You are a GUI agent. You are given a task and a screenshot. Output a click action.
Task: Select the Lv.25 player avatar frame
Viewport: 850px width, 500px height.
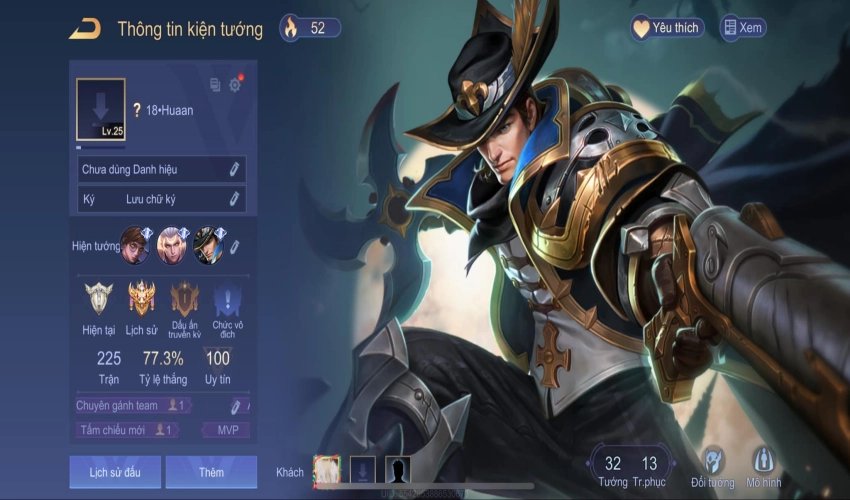point(101,109)
